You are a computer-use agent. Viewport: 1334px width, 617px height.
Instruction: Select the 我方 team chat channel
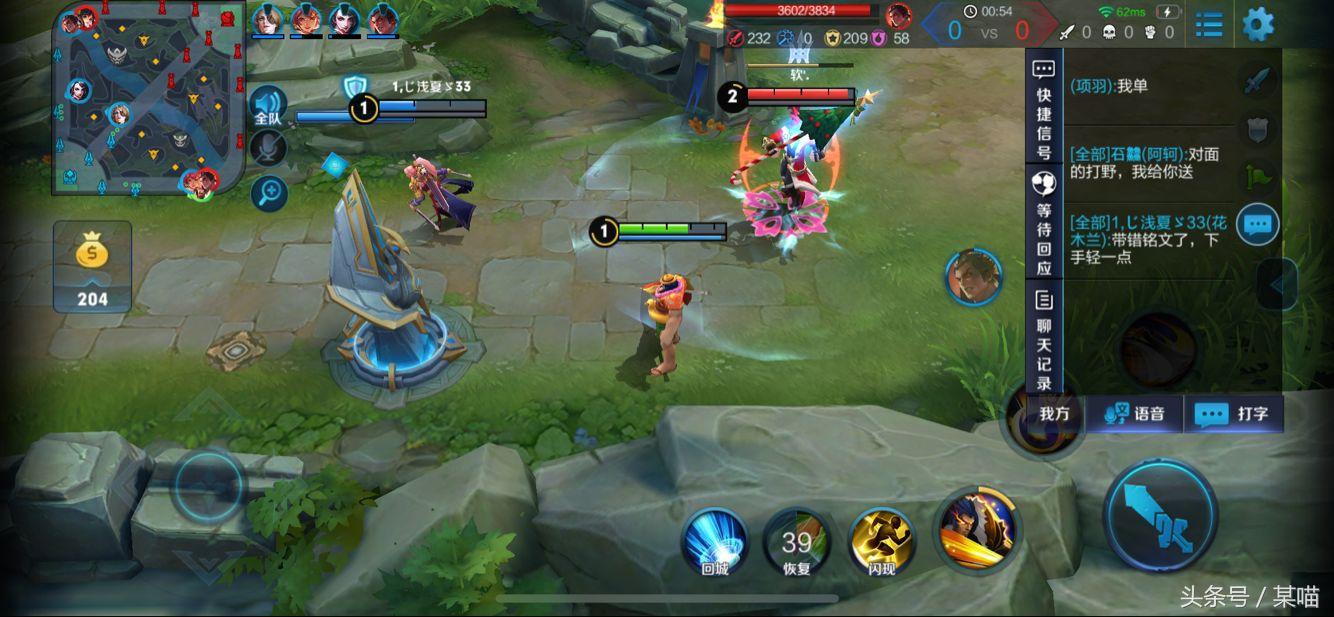1054,414
